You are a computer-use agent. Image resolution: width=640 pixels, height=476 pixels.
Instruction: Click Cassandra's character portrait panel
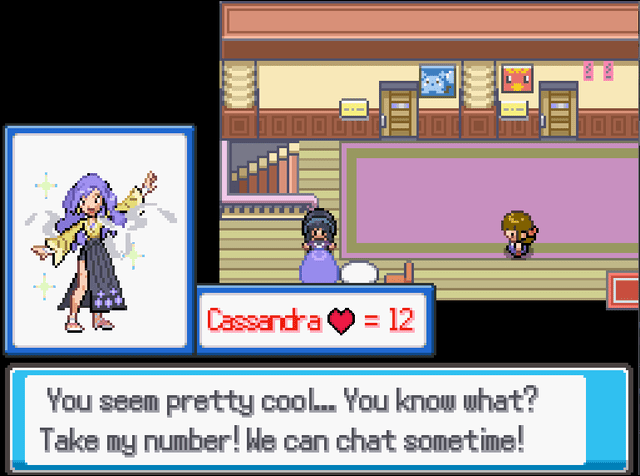(x=99, y=240)
